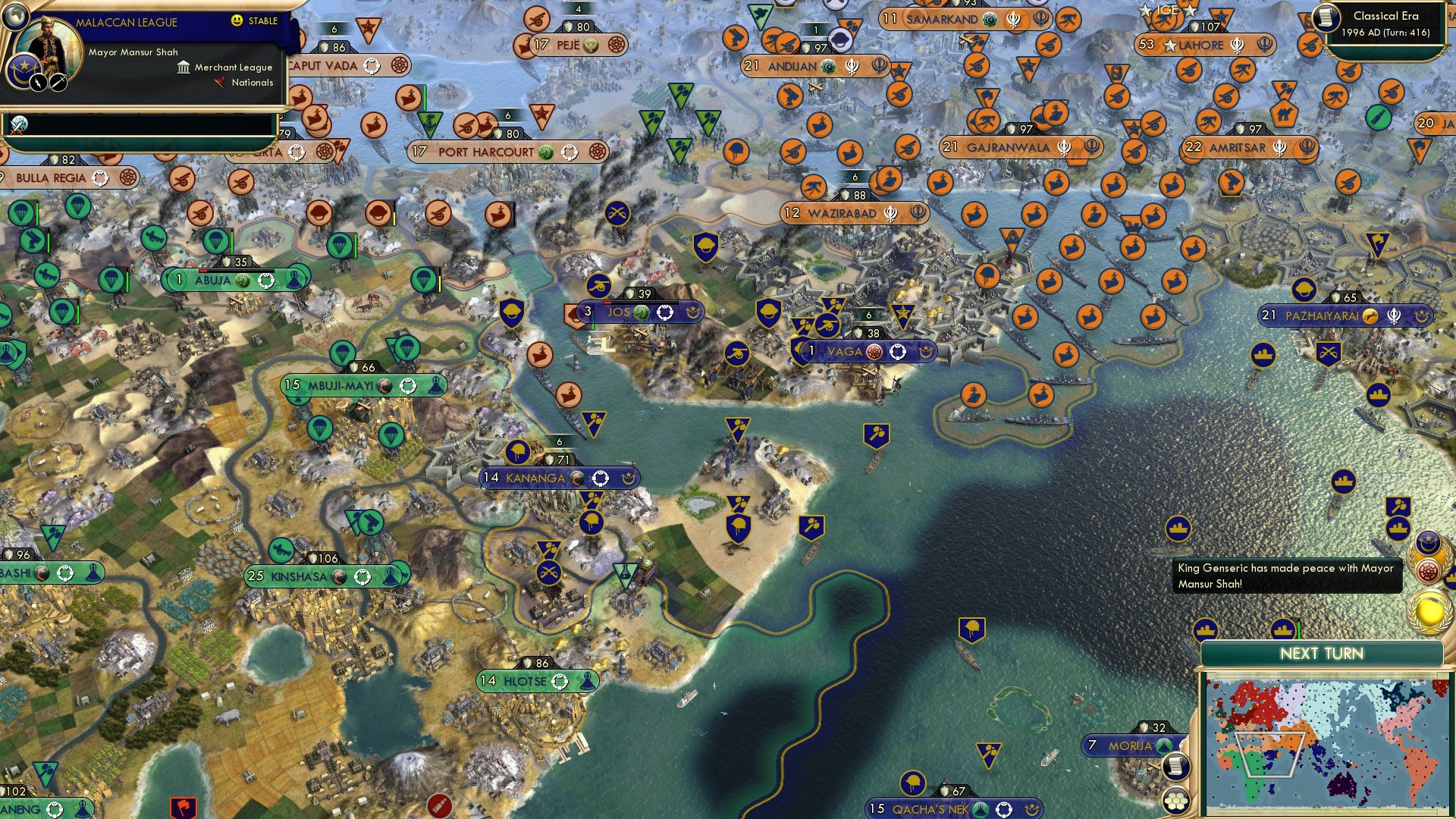Image resolution: width=1456 pixels, height=819 pixels.
Task: Click the red rosette religion notification icon
Action: (1429, 570)
